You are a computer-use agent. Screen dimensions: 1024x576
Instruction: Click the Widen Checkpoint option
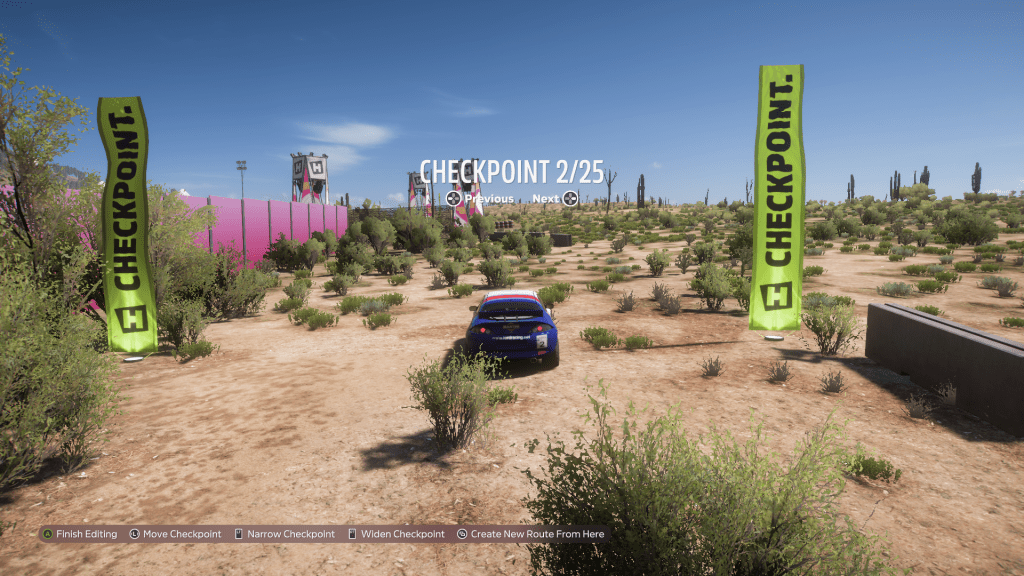click(x=396, y=534)
